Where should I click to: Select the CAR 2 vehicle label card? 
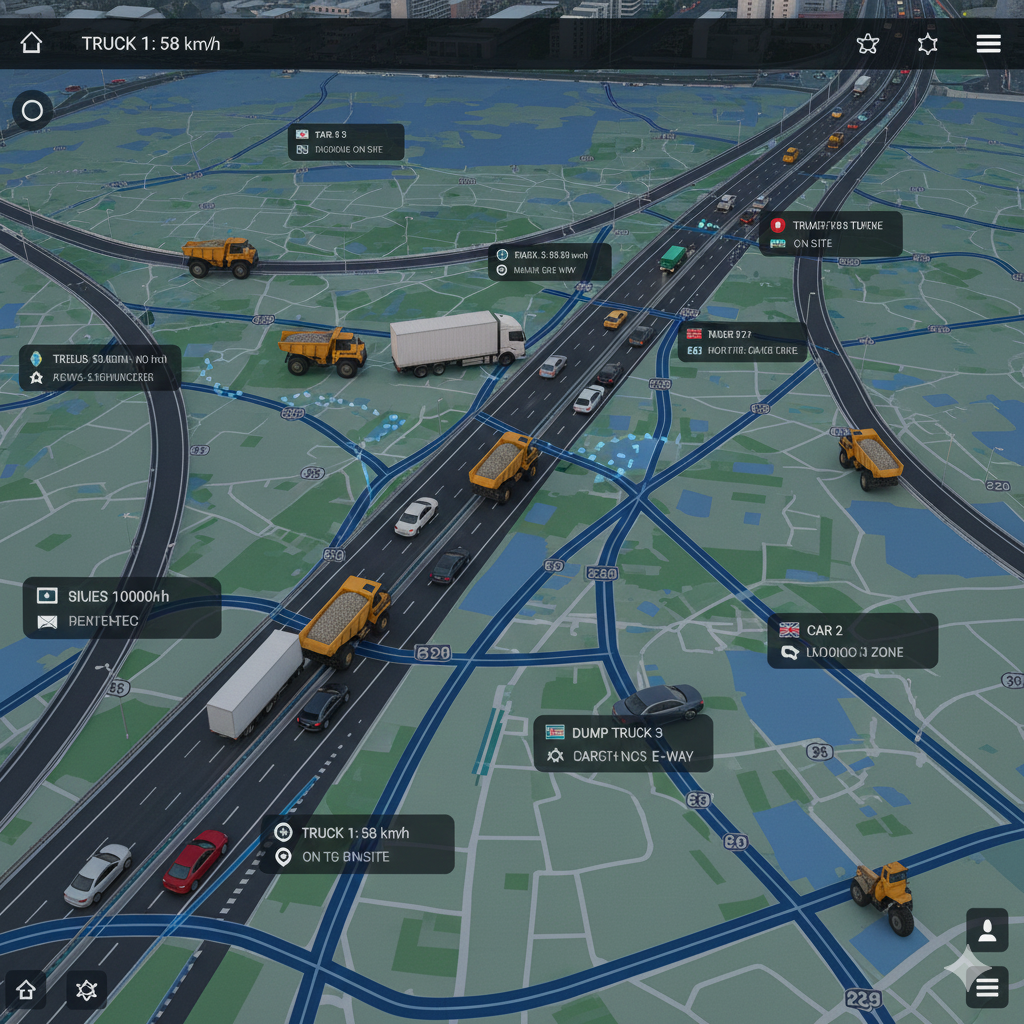pyautogui.click(x=853, y=641)
